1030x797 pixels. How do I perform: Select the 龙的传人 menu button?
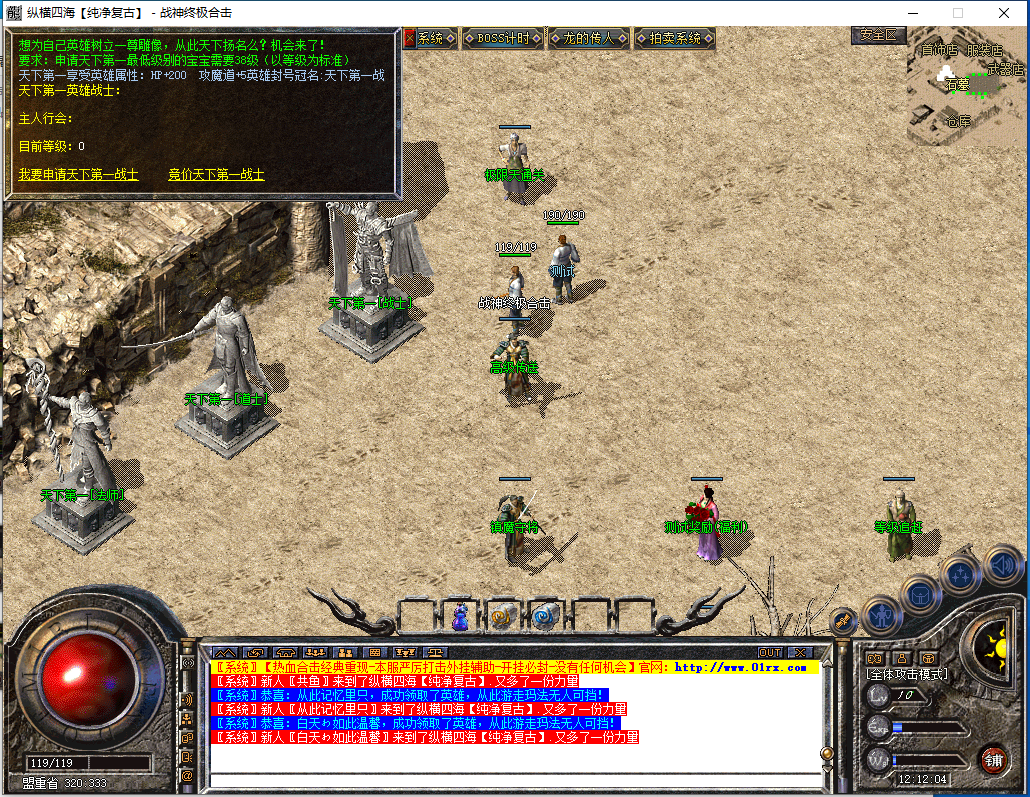click(589, 39)
